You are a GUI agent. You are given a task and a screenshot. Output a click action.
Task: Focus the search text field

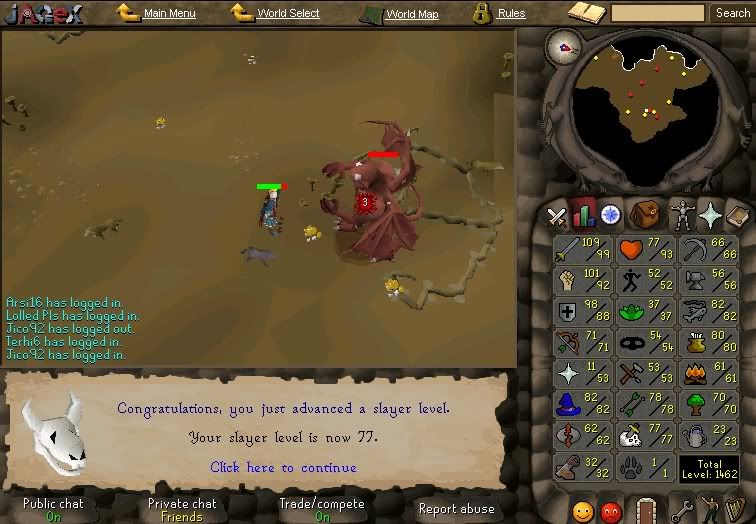point(657,13)
